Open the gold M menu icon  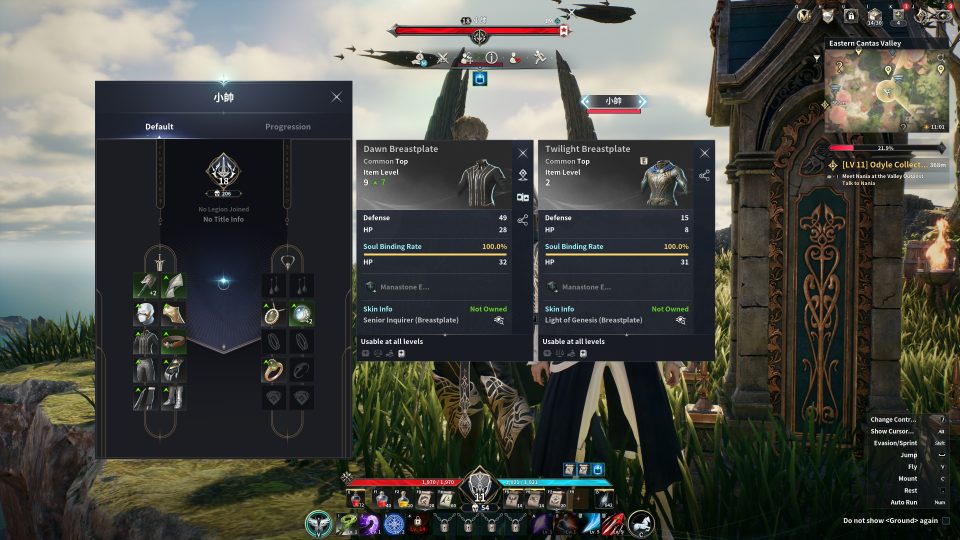point(804,15)
